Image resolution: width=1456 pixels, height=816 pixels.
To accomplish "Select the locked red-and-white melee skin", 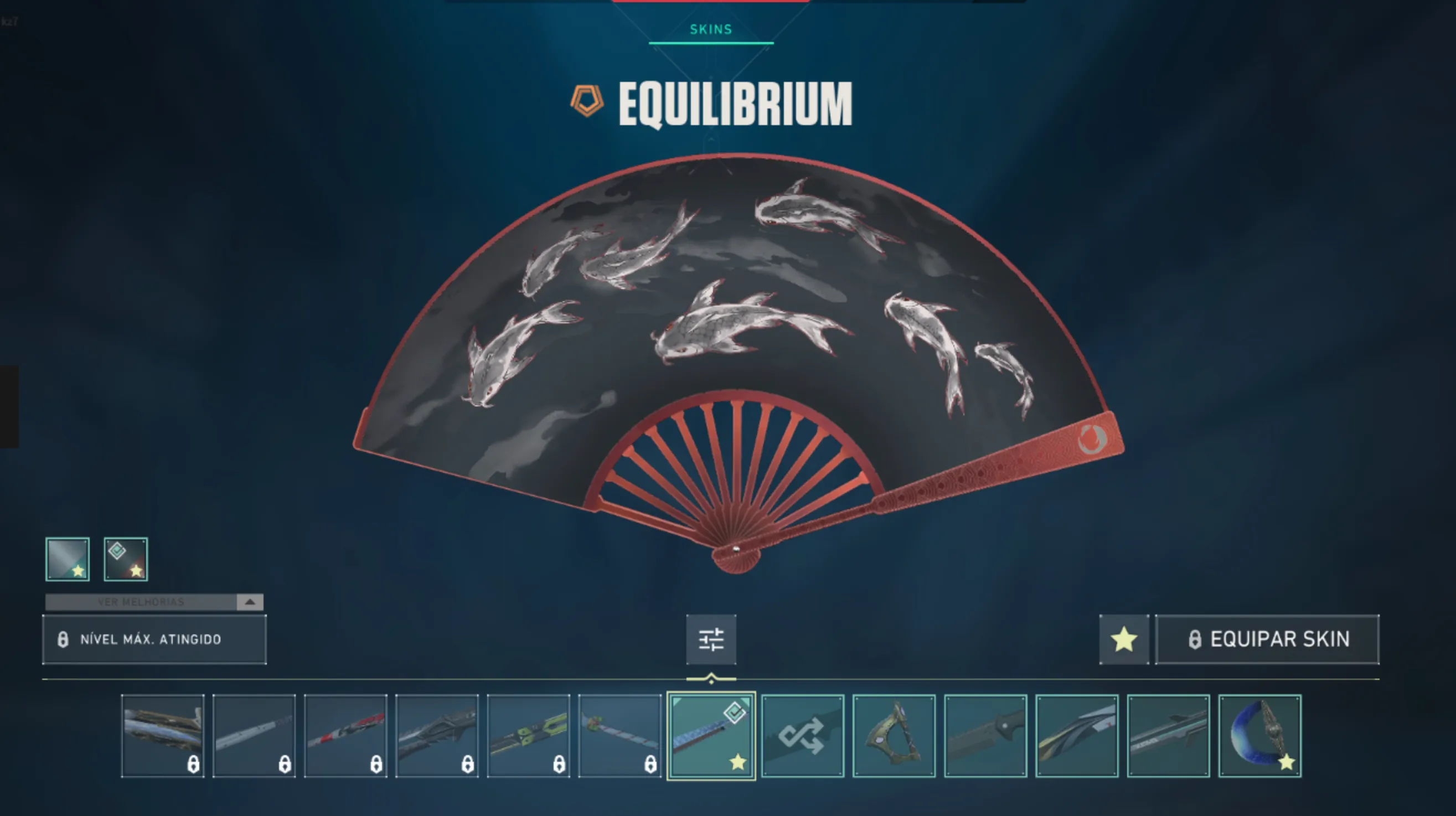I will (x=345, y=736).
